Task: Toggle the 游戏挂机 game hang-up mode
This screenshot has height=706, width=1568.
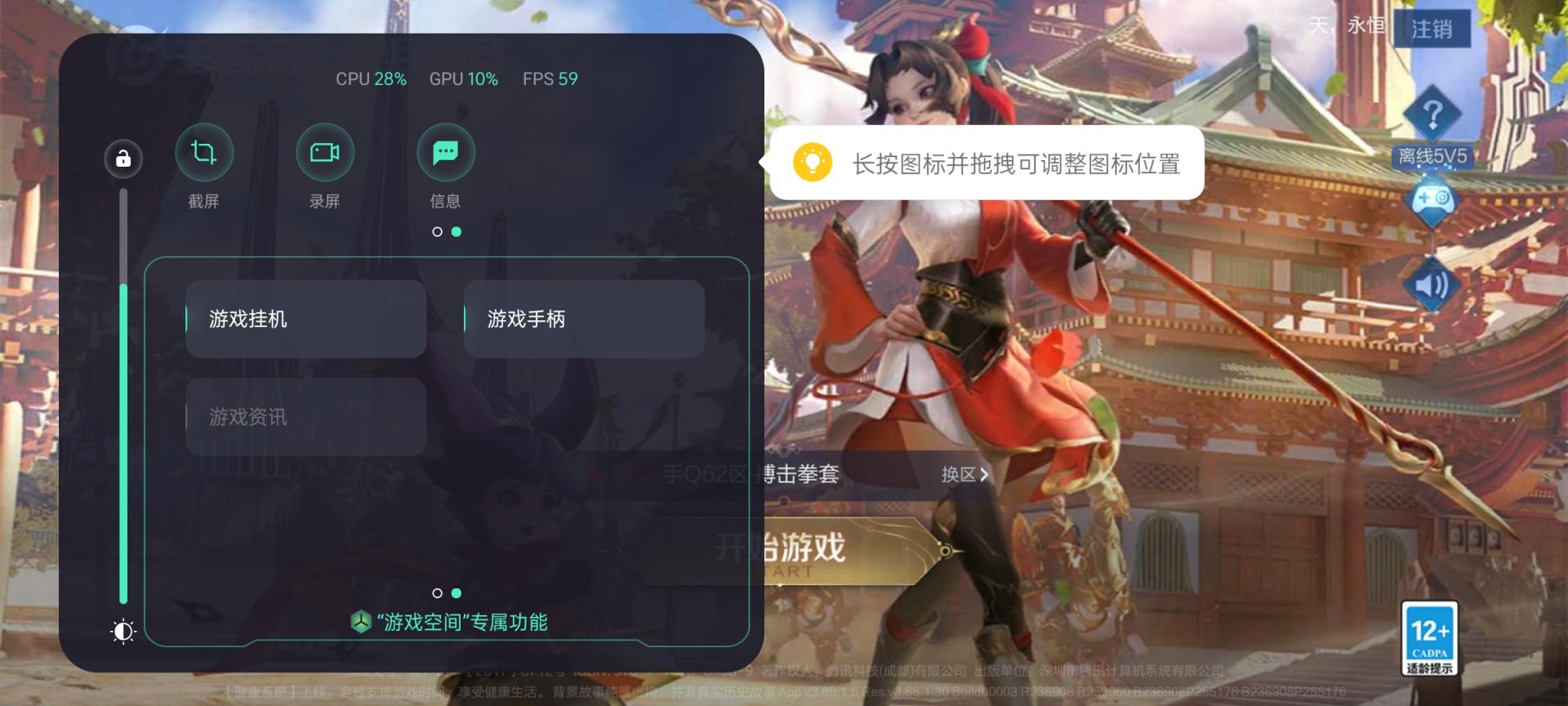Action: [x=305, y=319]
